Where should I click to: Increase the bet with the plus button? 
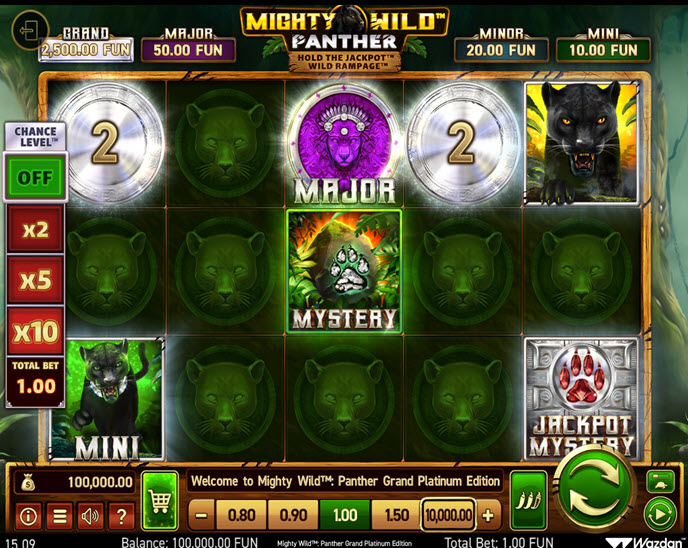(488, 516)
